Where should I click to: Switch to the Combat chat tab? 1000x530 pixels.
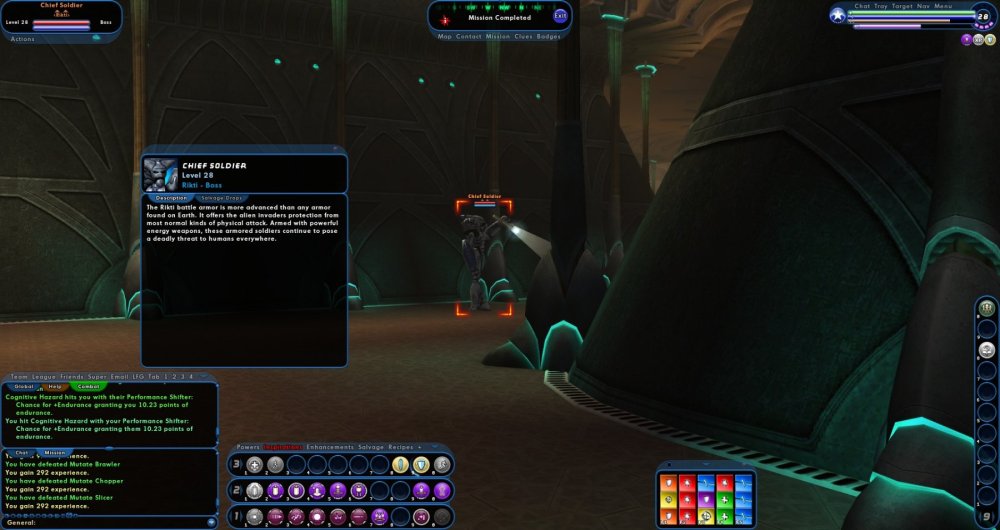tap(88, 386)
